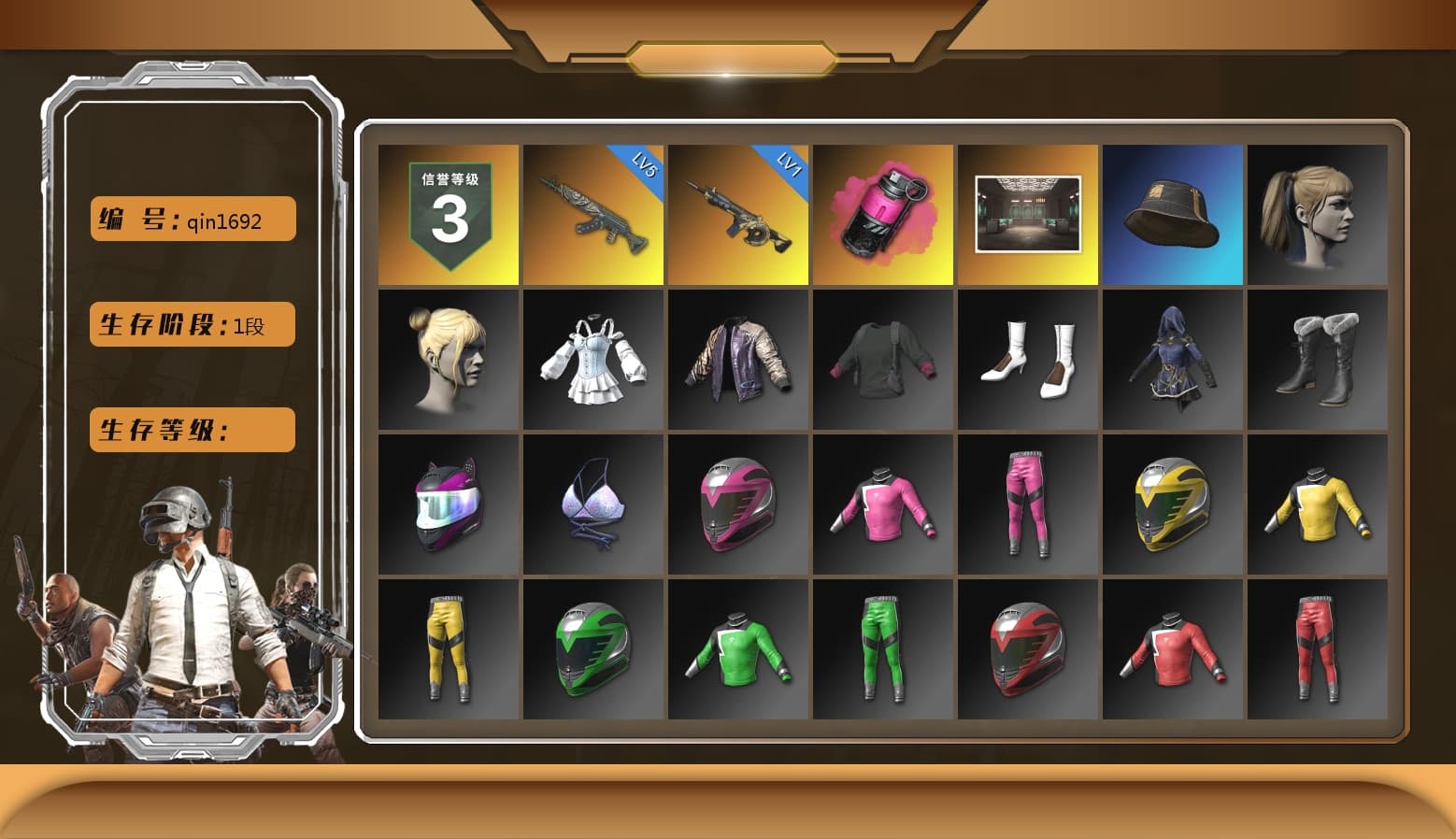This screenshot has height=839, width=1456.
Task: Choose the yellow racing helmet
Action: click(1173, 505)
